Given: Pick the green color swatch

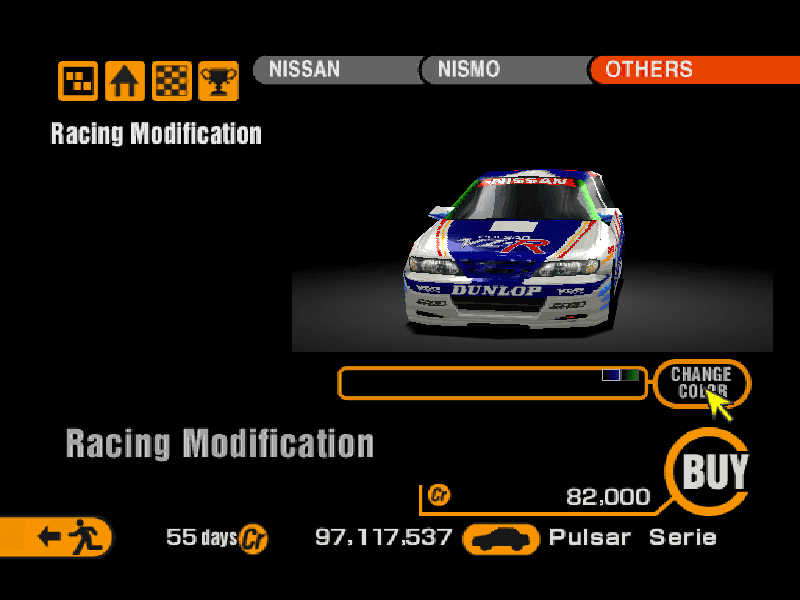Looking at the screenshot, I should pyautogui.click(x=631, y=375).
